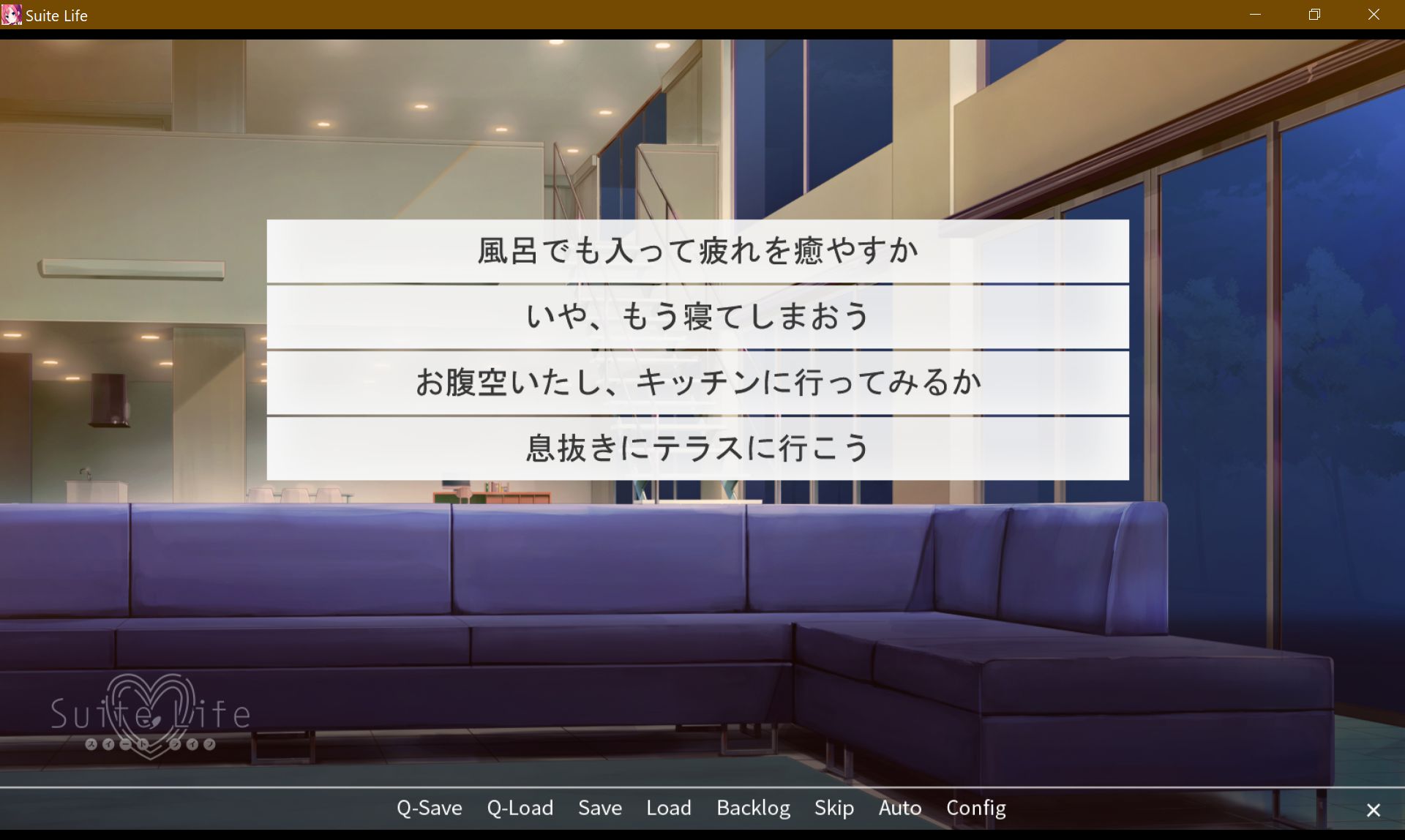The height and width of the screenshot is (840, 1405).
Task: Click the Suite Life title bar text
Action: tap(56, 15)
